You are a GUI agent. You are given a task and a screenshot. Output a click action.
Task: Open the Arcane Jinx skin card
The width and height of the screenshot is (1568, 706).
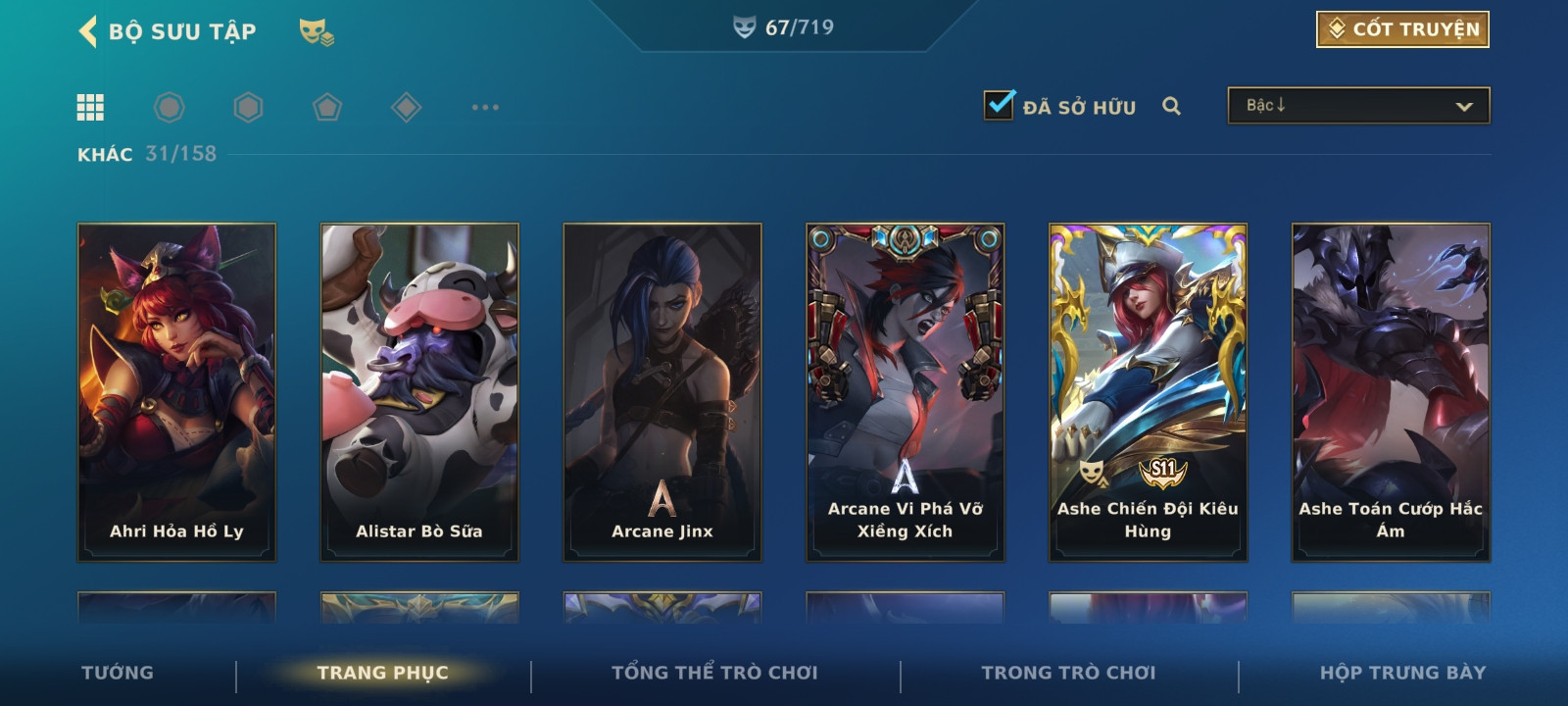[662, 392]
